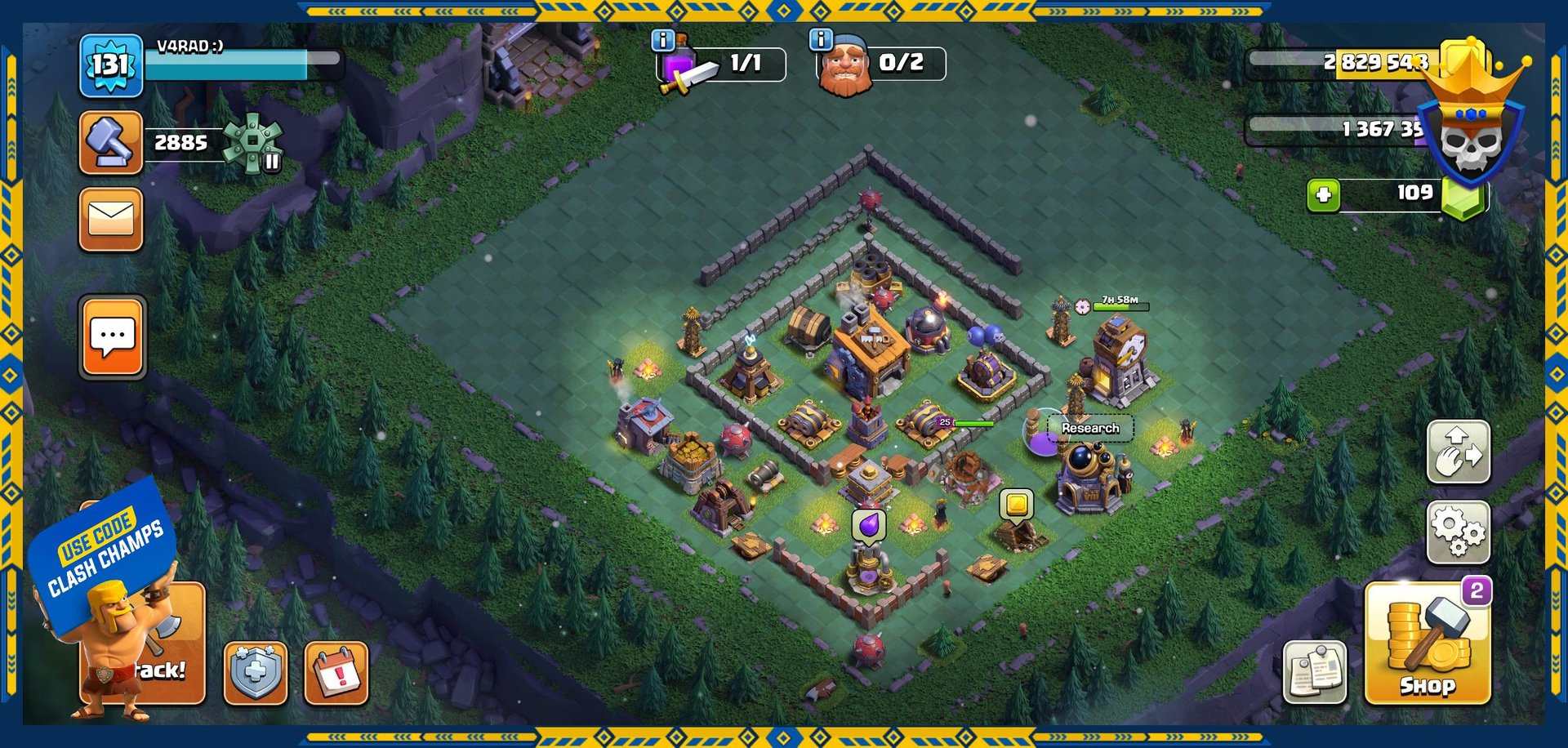
Task: Open the events calendar button
Action: point(336,673)
